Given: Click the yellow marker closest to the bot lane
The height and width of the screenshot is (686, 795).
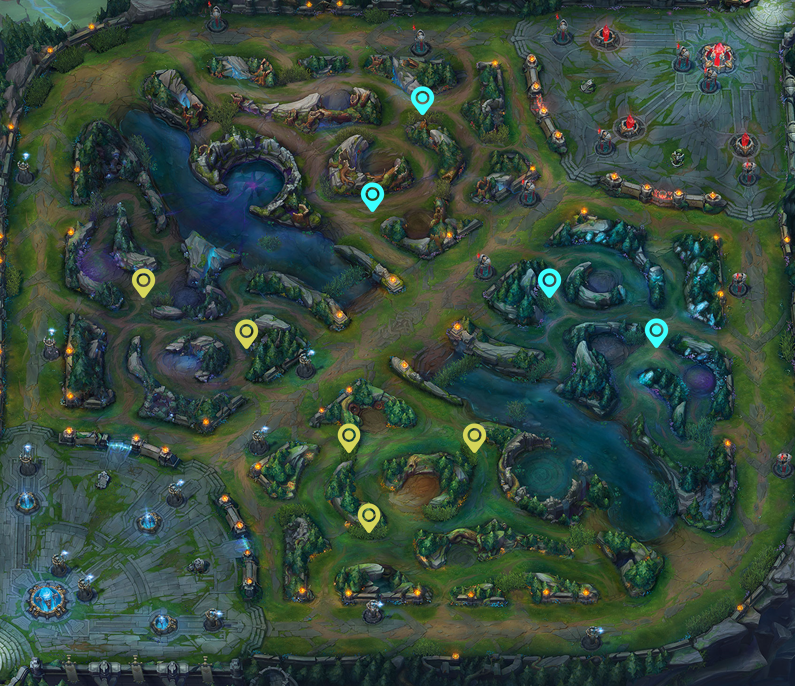Looking at the screenshot, I should pos(369,516).
